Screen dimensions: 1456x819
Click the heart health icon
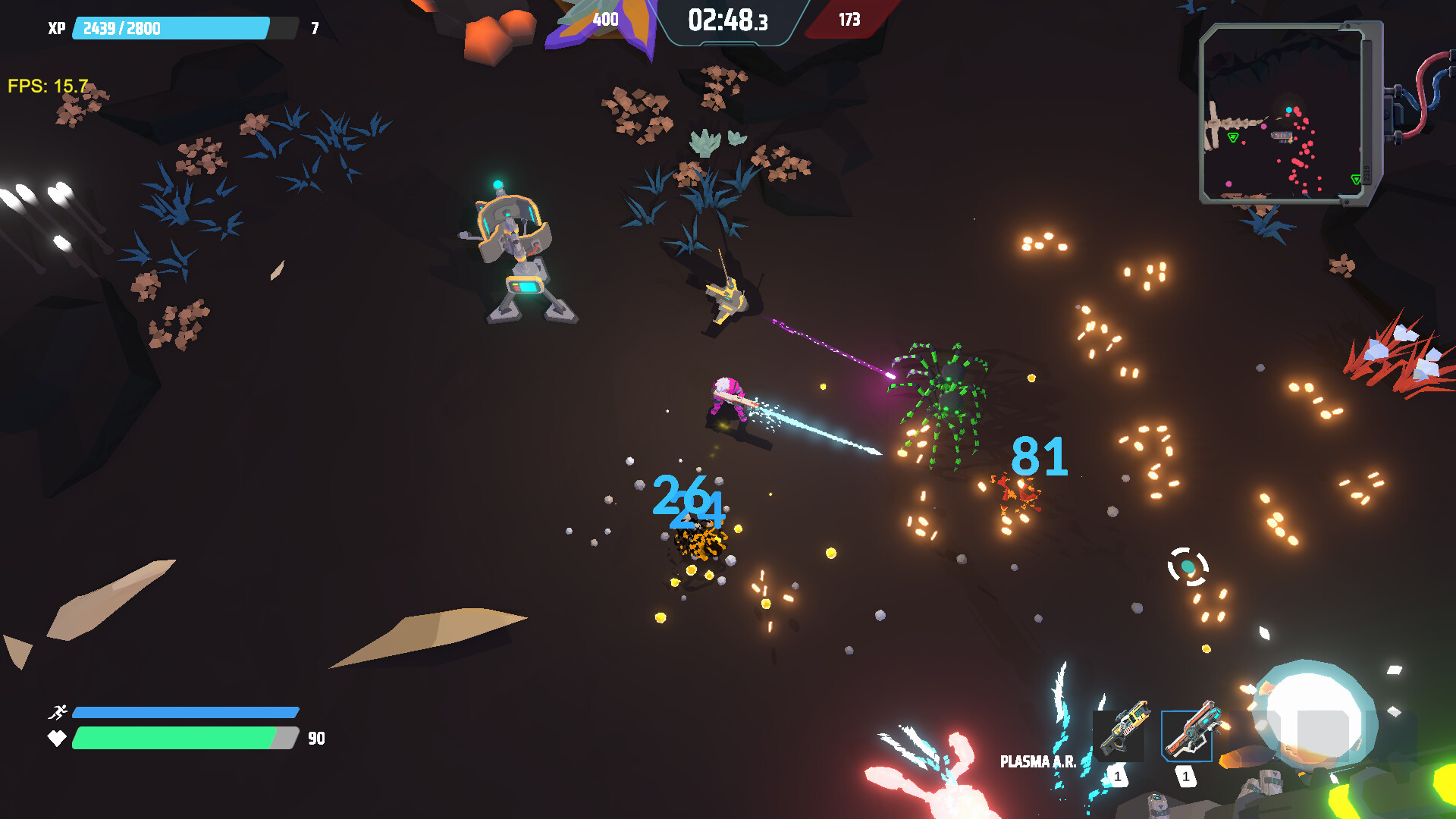tap(58, 736)
